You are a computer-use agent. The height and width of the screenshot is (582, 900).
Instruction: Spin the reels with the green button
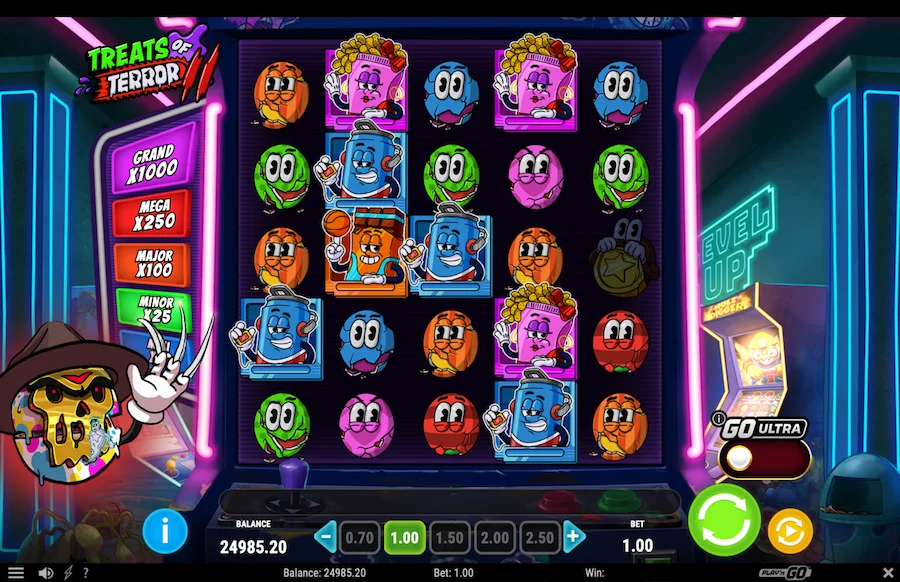point(724,520)
